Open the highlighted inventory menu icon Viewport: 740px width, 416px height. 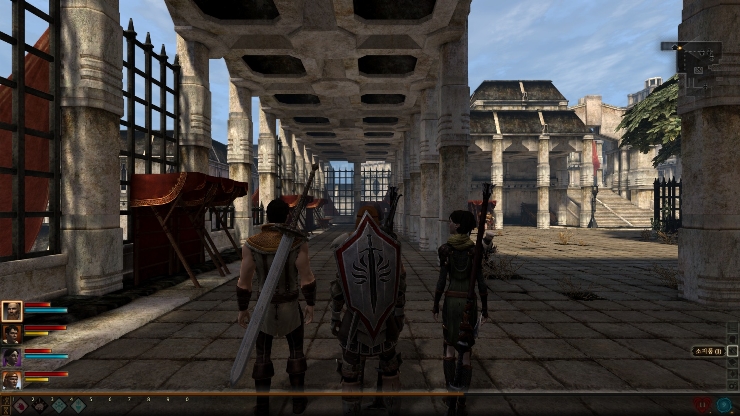733,351
